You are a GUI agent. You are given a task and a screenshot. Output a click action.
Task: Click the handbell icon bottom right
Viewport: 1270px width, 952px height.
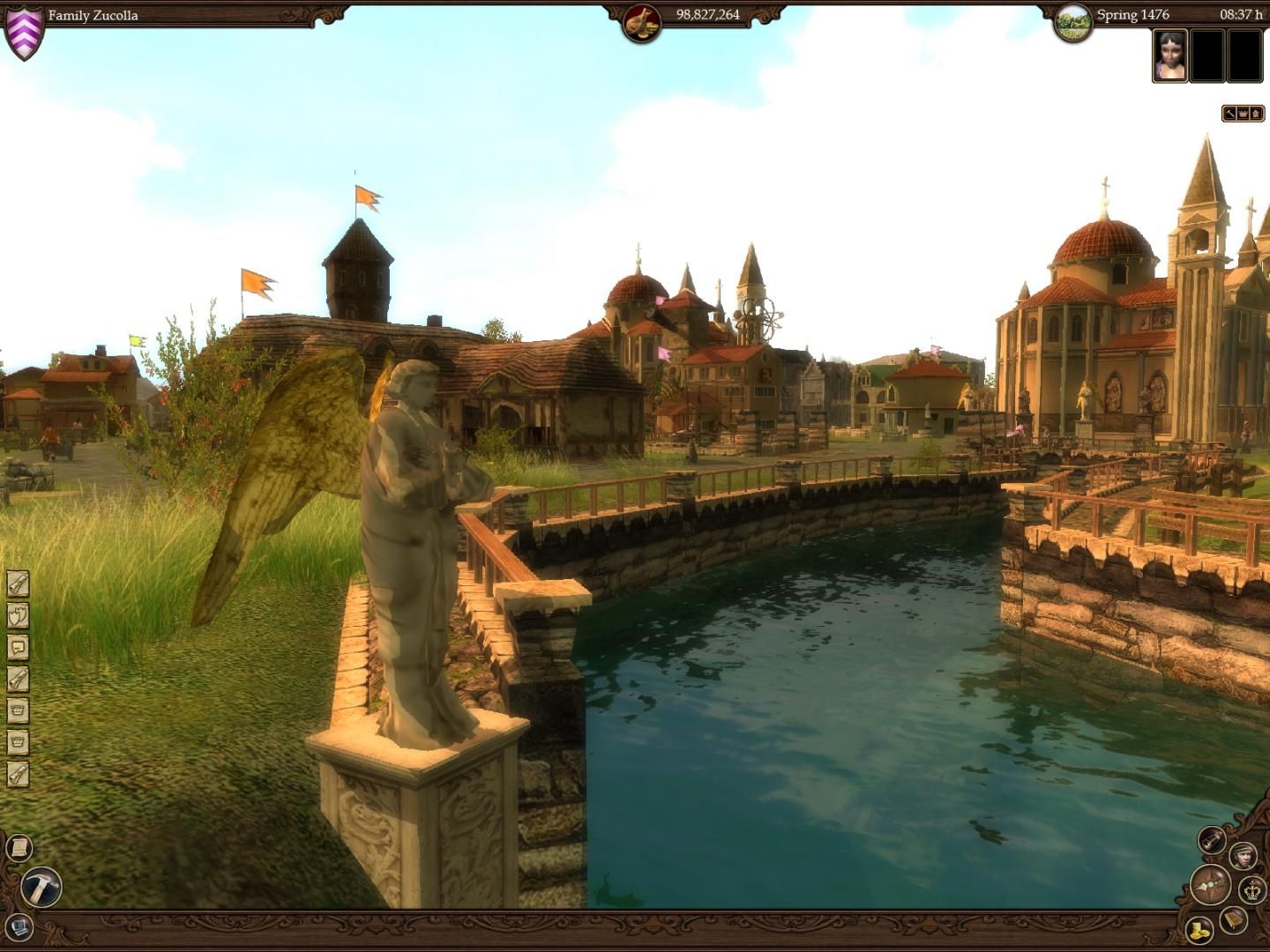1233,923
